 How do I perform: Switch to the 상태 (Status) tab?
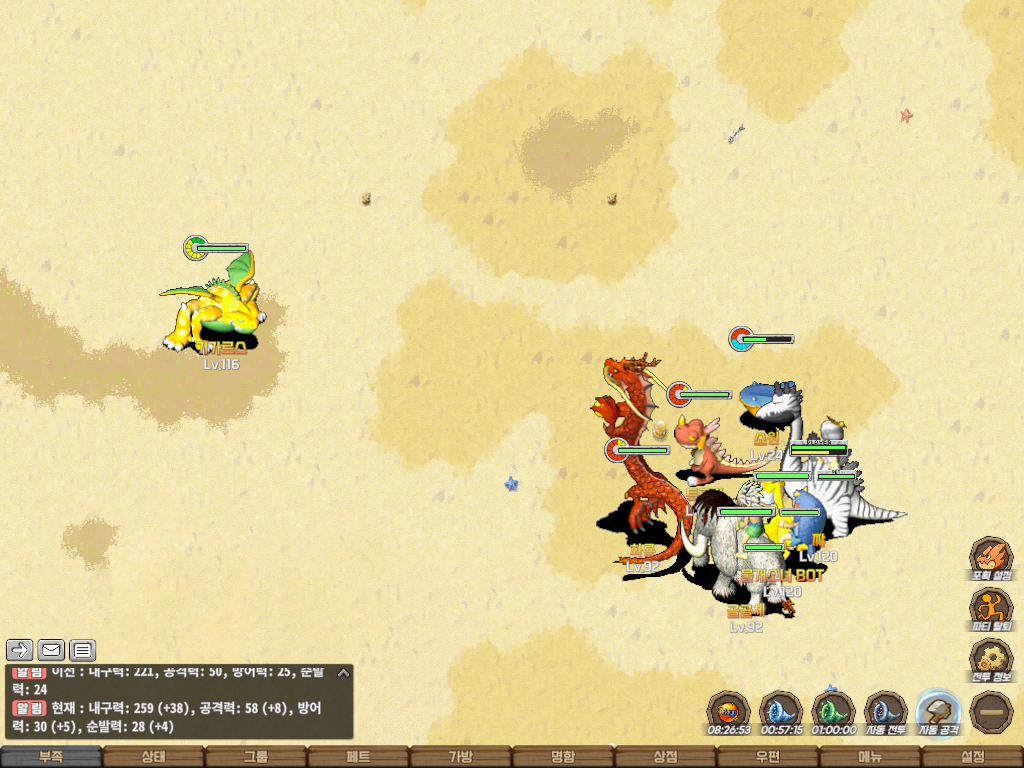click(x=153, y=757)
